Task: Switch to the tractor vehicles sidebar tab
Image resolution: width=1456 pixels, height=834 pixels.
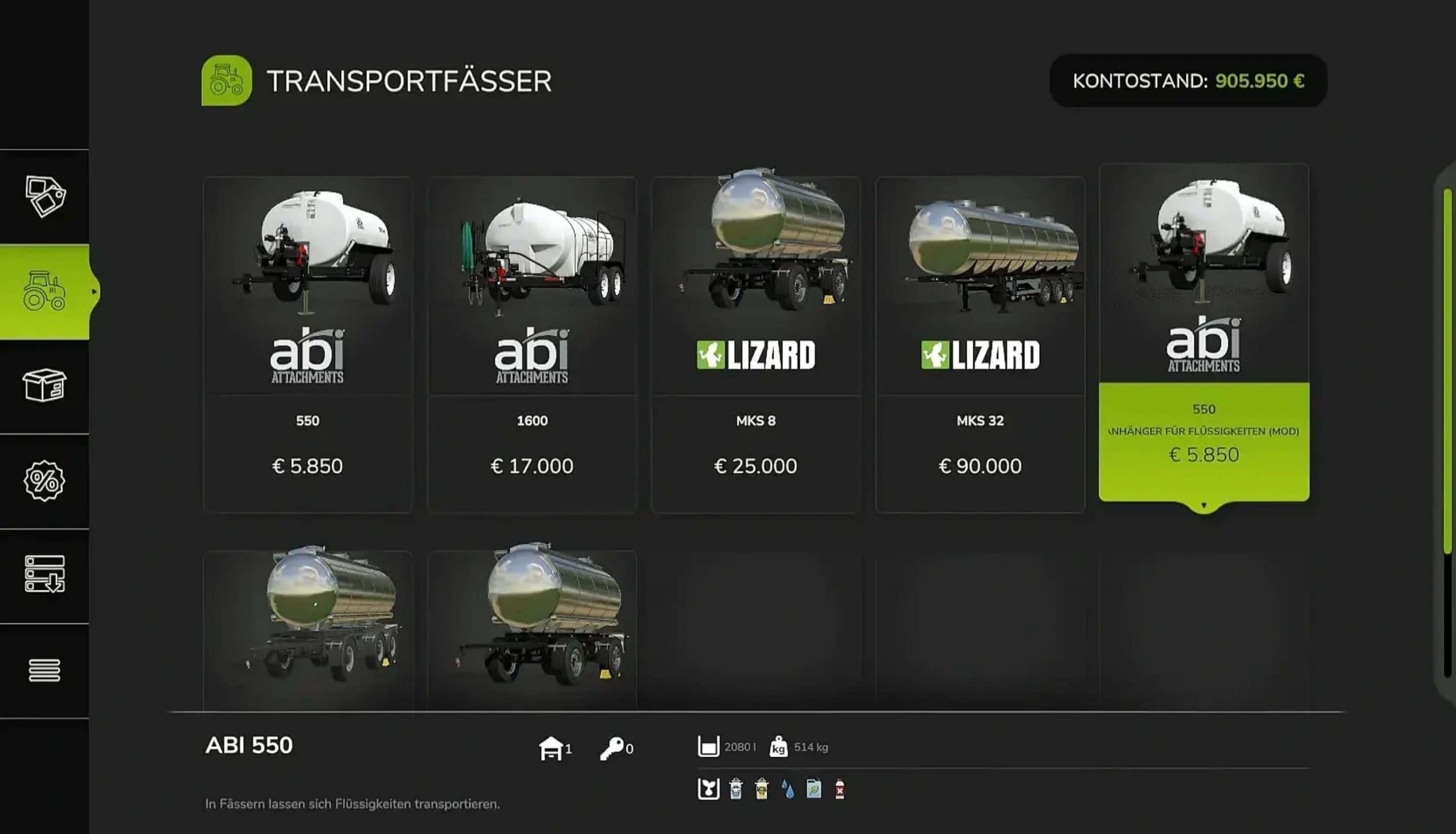Action: (x=45, y=291)
